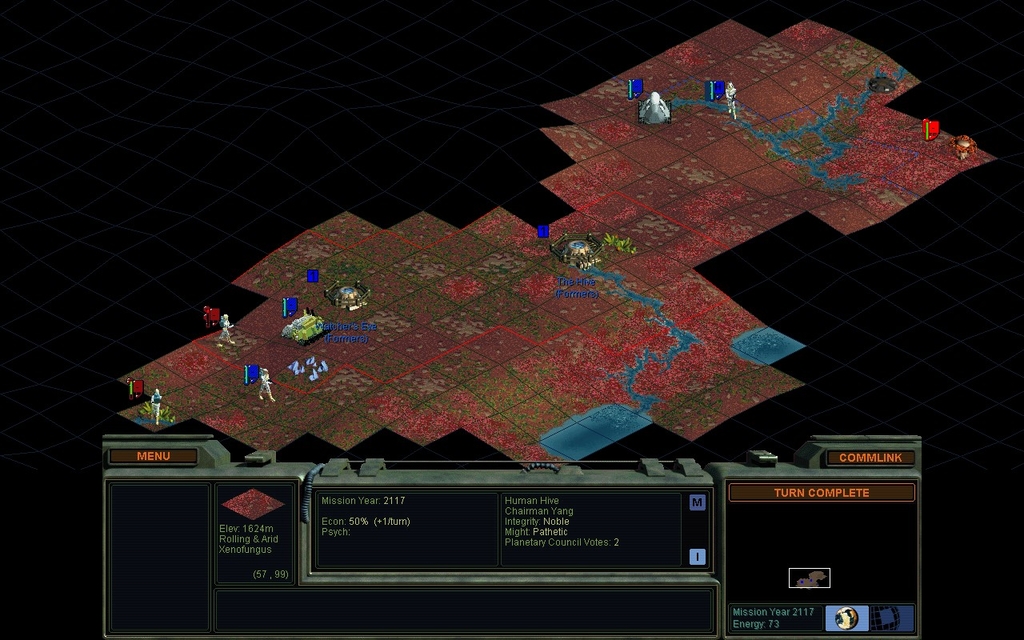Select the I button in the info panel
Screen dimensions: 1024x640
(697, 557)
